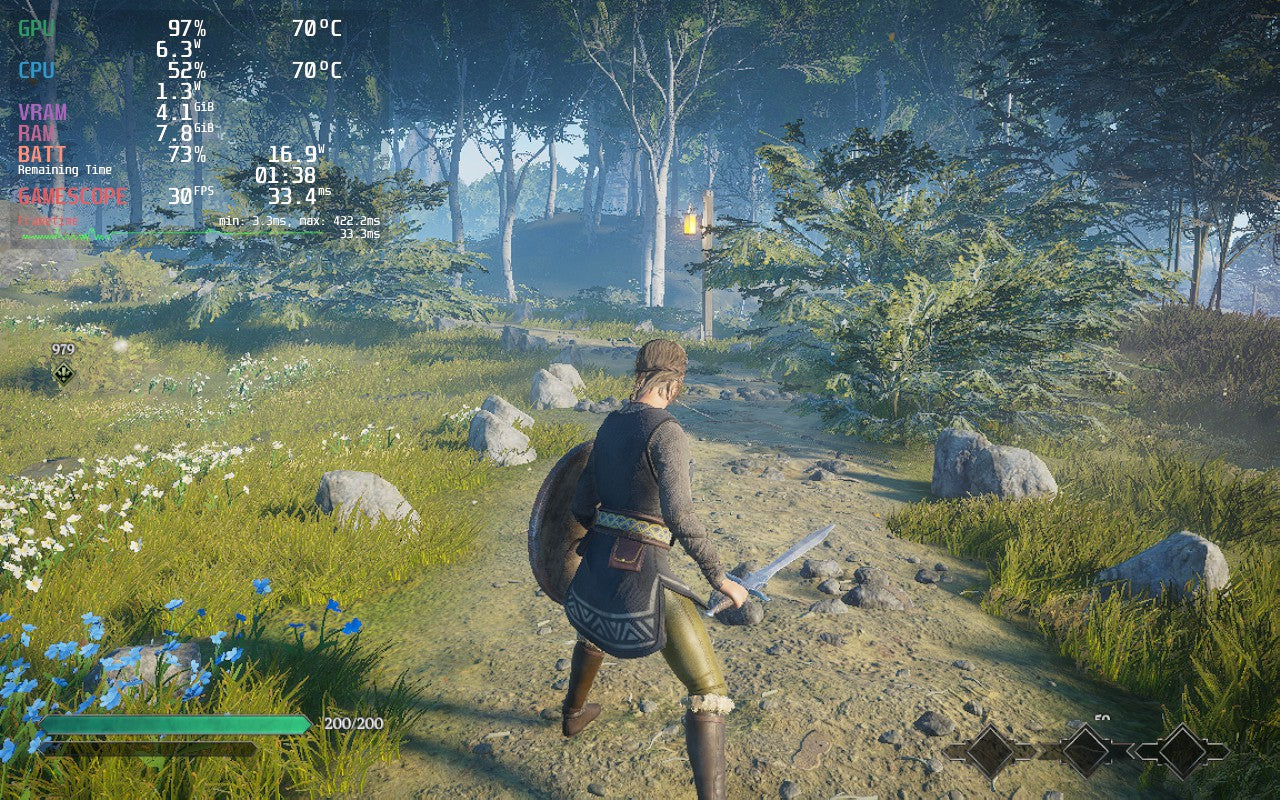Click the green diamond waypoint marker

63,373
